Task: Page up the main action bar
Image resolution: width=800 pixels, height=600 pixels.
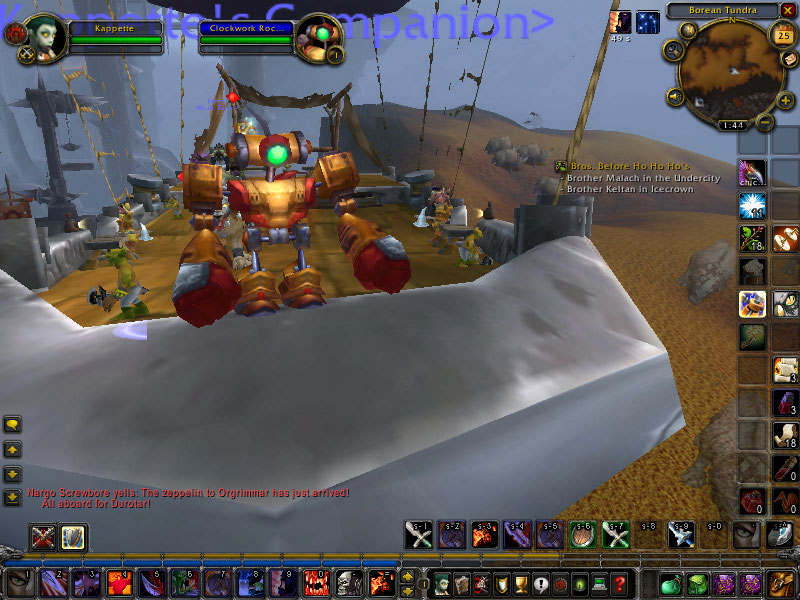Action: (x=407, y=575)
